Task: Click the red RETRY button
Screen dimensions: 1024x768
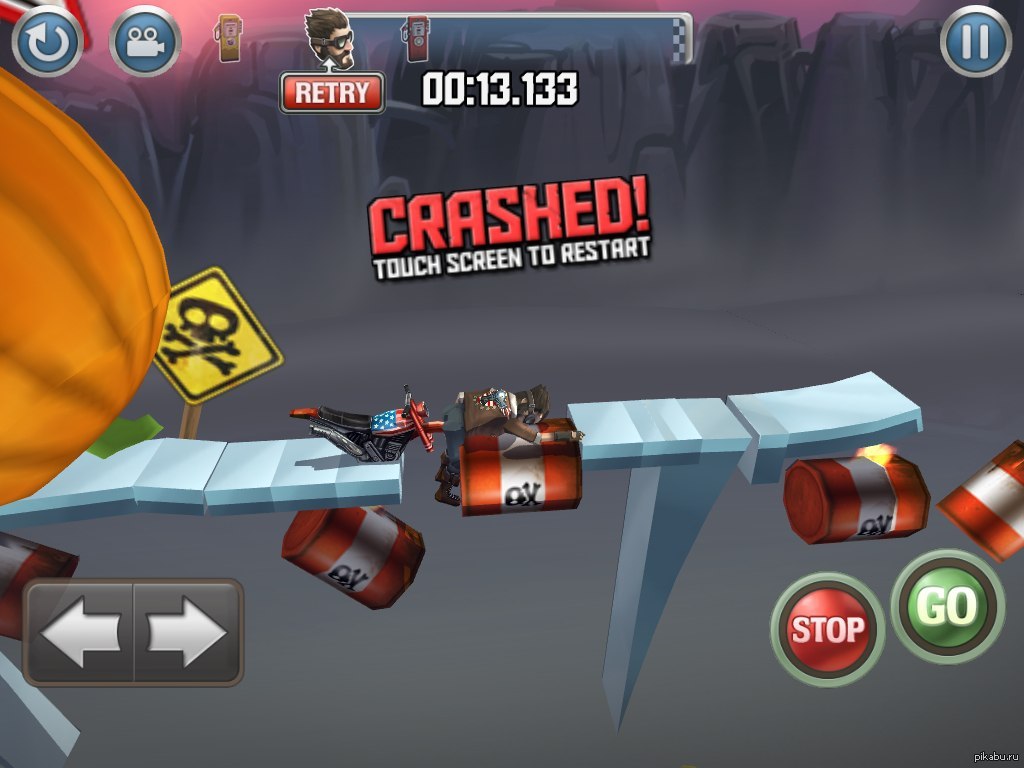Action: [332, 93]
